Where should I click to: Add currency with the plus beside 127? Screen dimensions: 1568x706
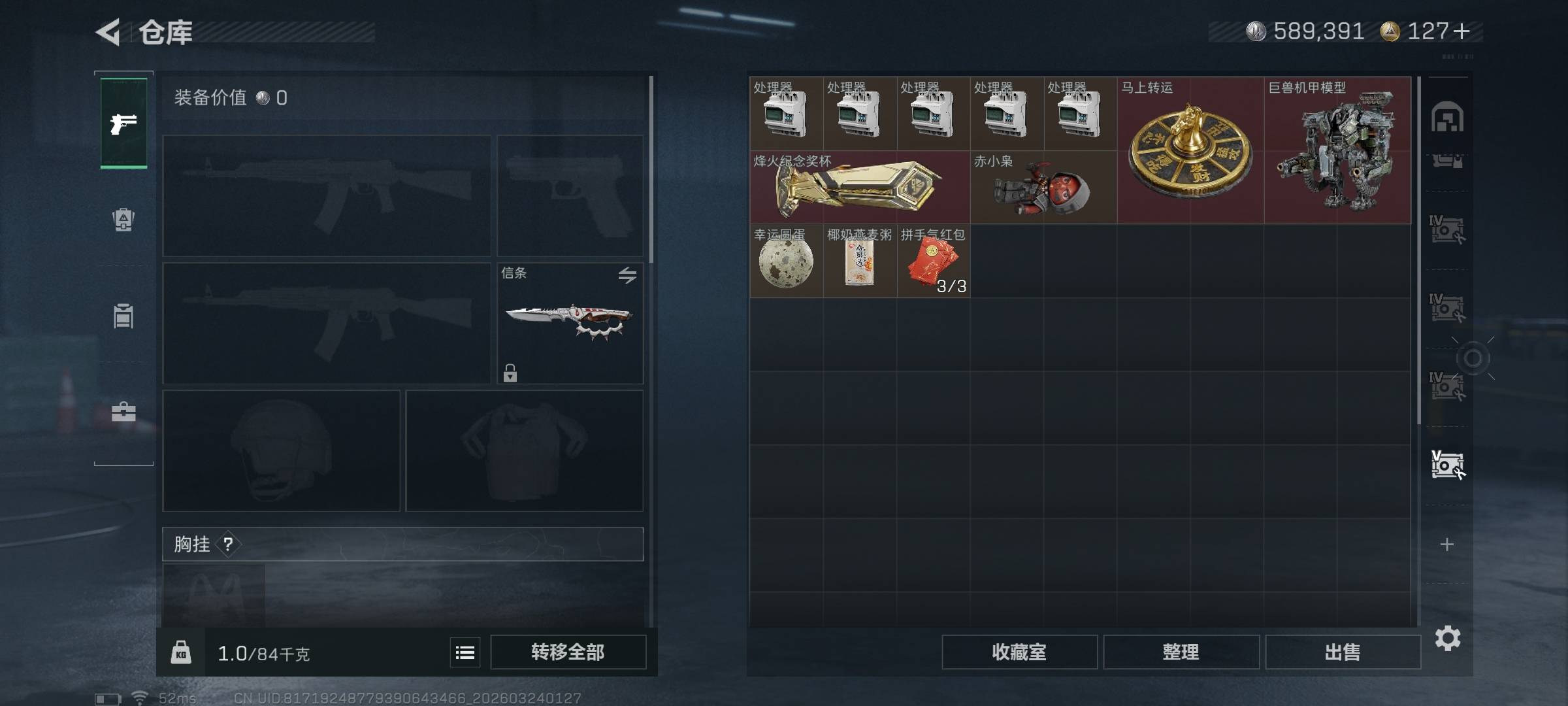pos(1462,31)
